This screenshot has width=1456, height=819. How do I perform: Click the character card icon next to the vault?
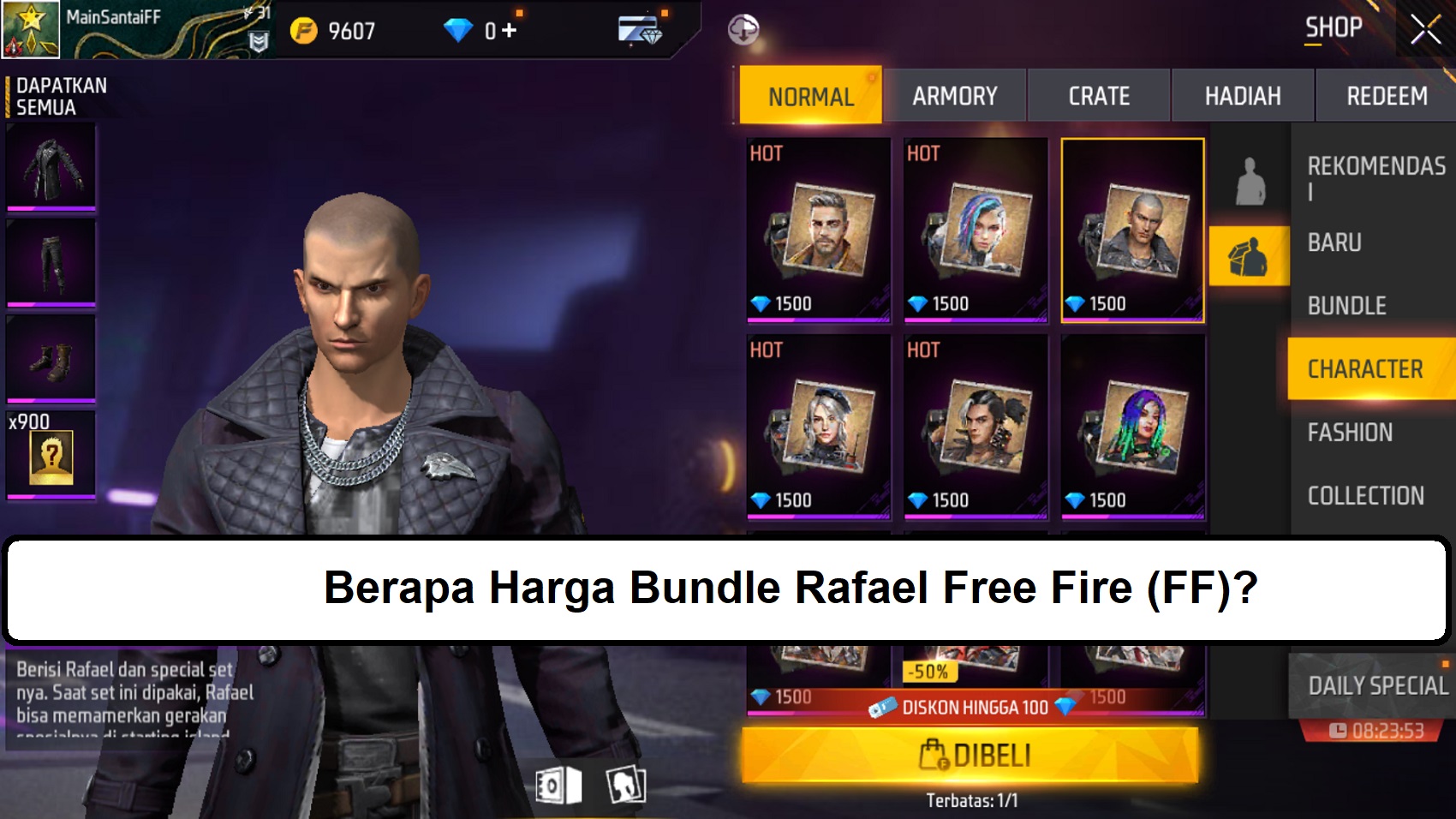[624, 782]
